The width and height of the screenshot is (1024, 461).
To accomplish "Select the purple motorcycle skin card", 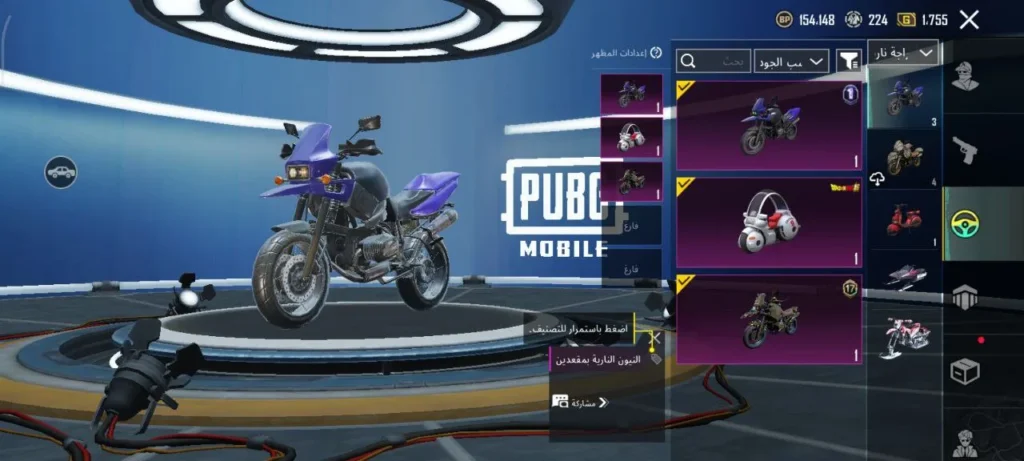I will [769, 125].
